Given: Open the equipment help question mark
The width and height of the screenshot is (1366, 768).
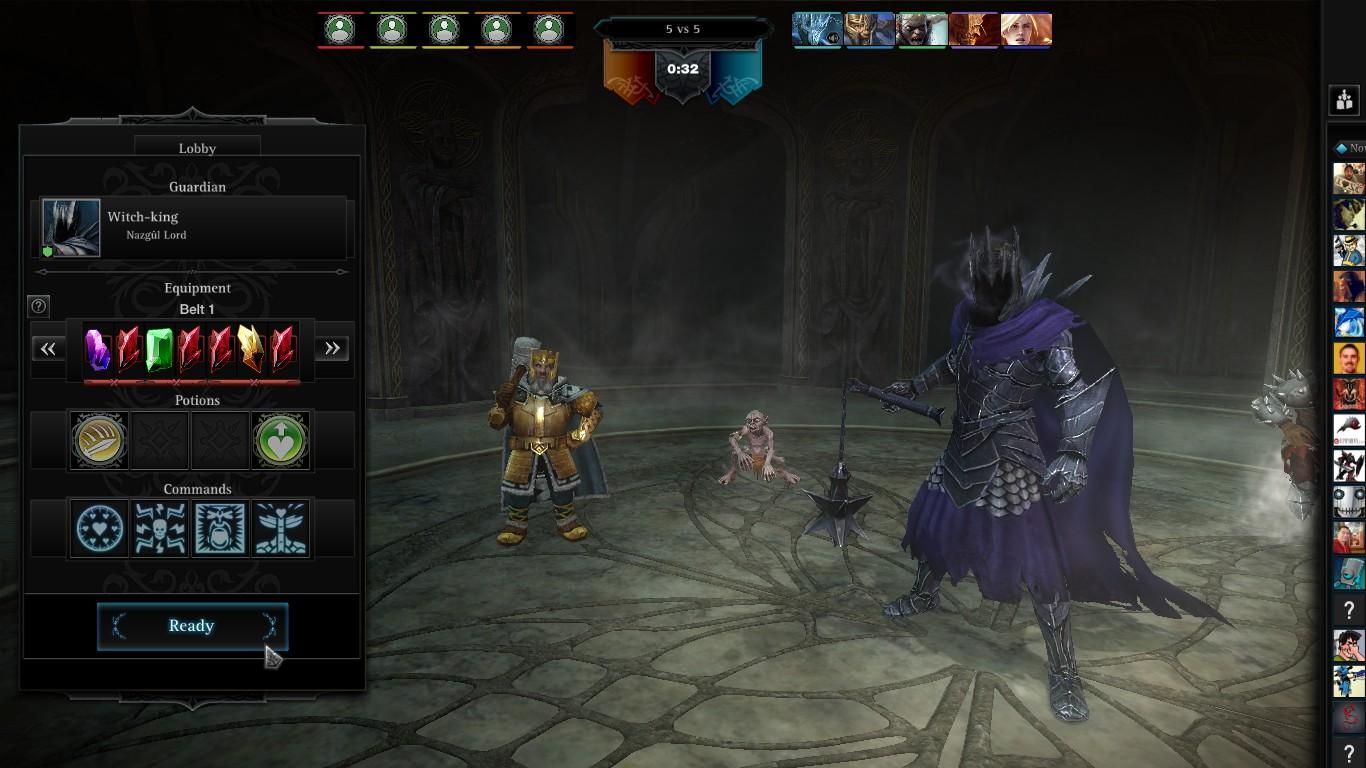Looking at the screenshot, I should (x=38, y=306).
